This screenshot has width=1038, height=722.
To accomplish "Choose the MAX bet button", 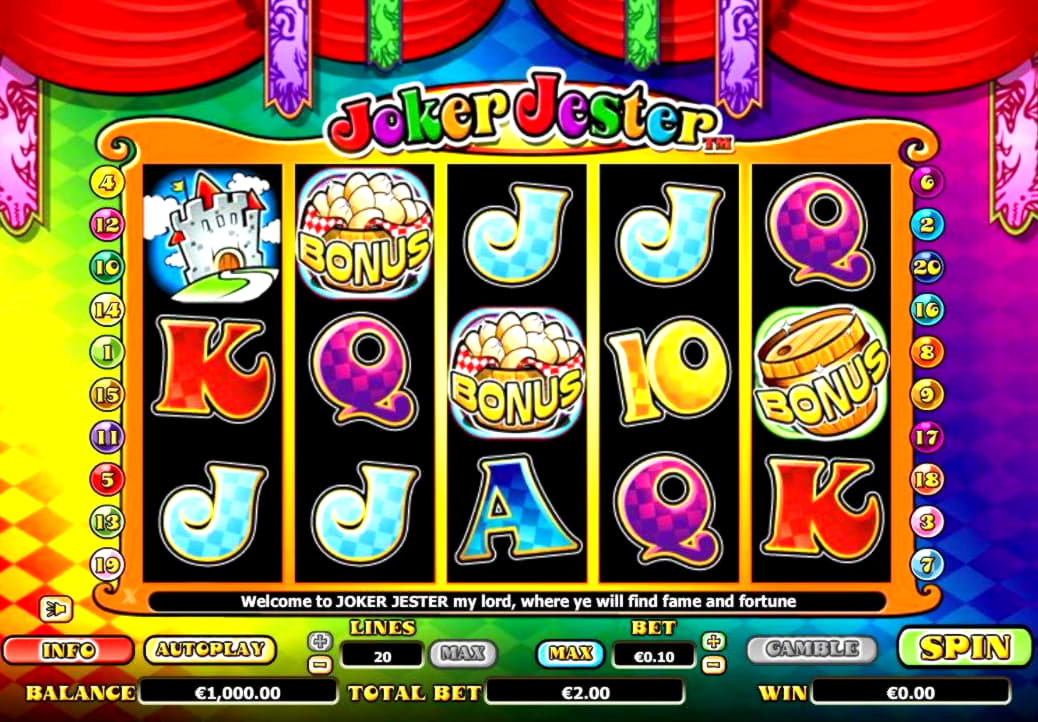I will pos(570,654).
